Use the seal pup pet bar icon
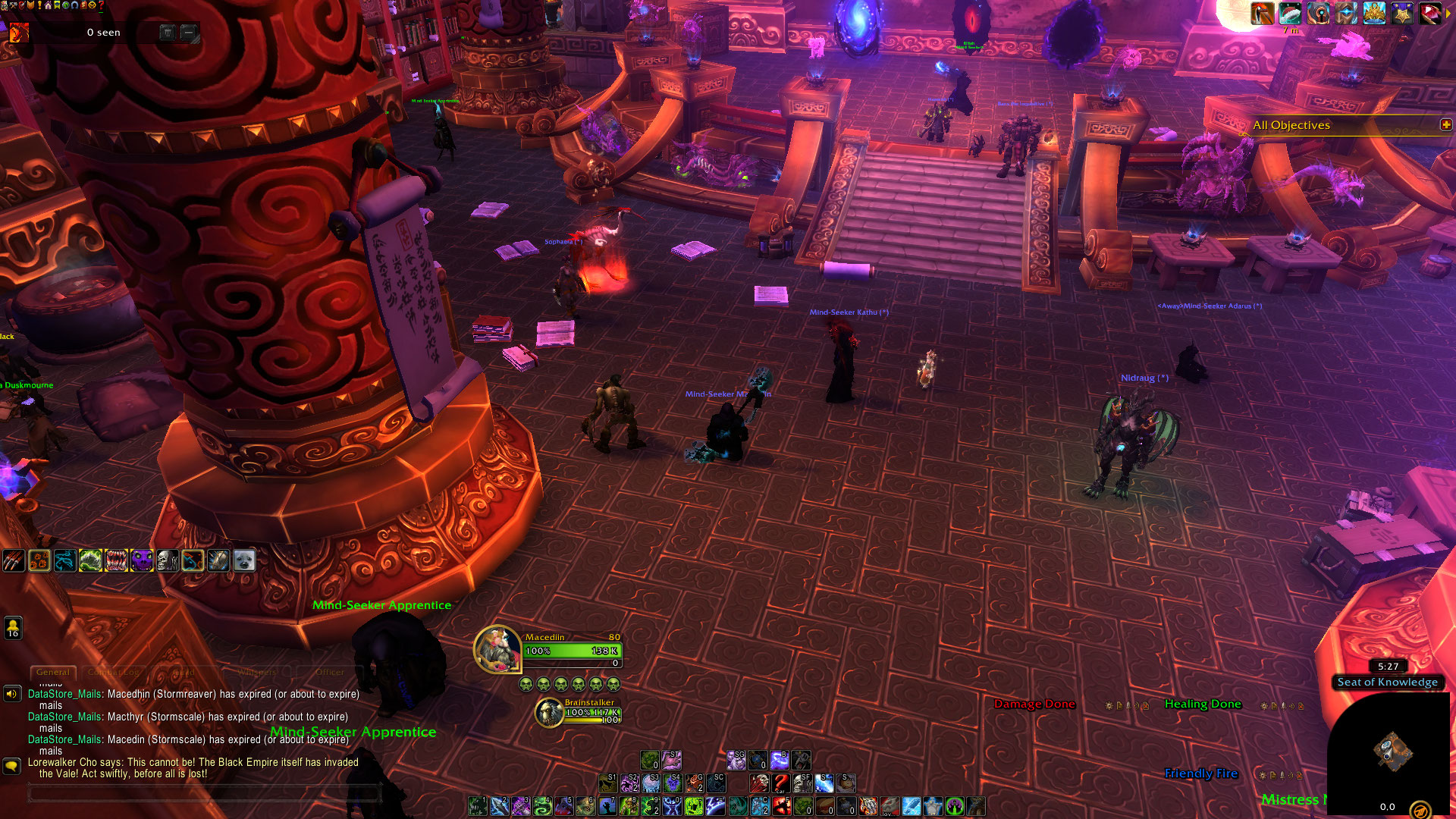This screenshot has height=819, width=1456. pos(244,560)
